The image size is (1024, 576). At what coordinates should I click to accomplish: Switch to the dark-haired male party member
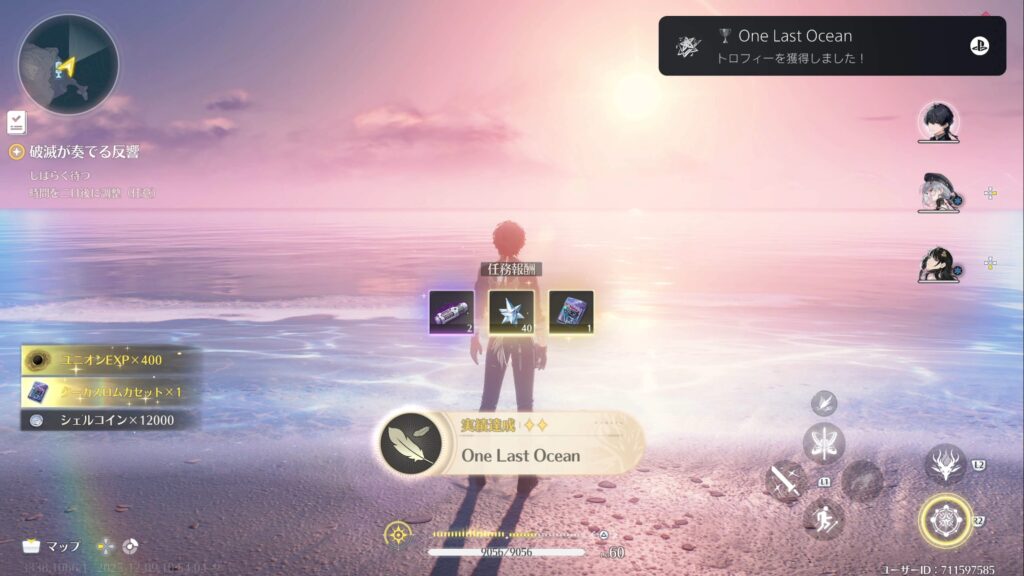point(938,122)
